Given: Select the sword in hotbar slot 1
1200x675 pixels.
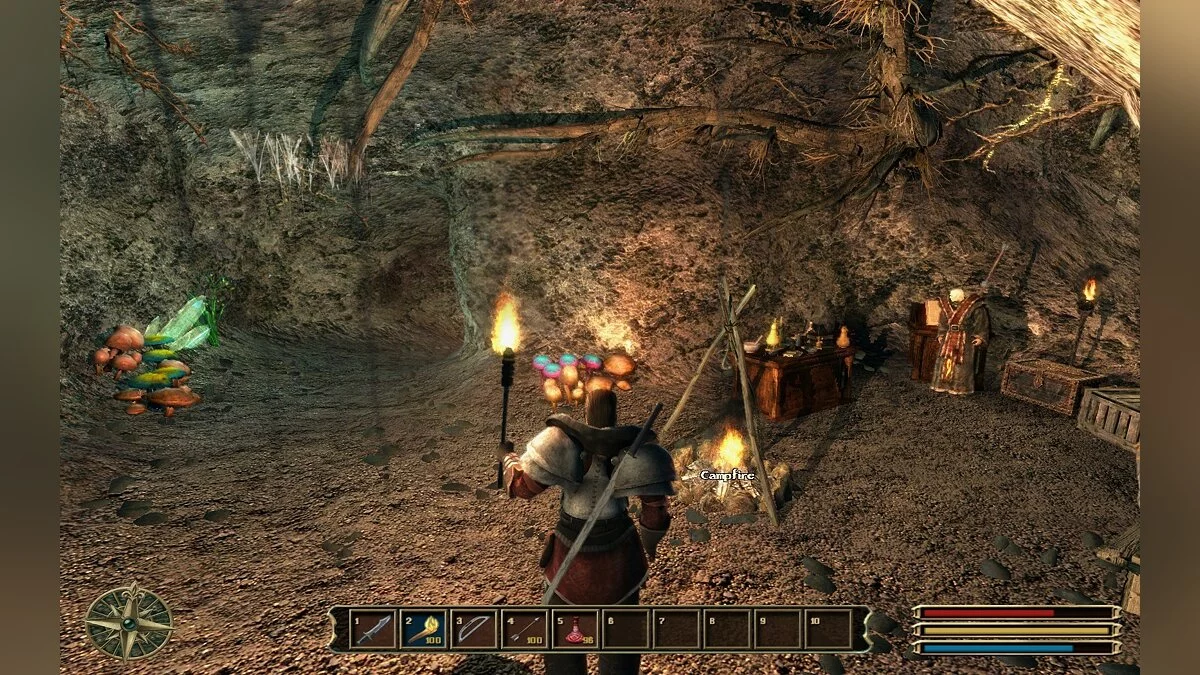Looking at the screenshot, I should click(373, 630).
